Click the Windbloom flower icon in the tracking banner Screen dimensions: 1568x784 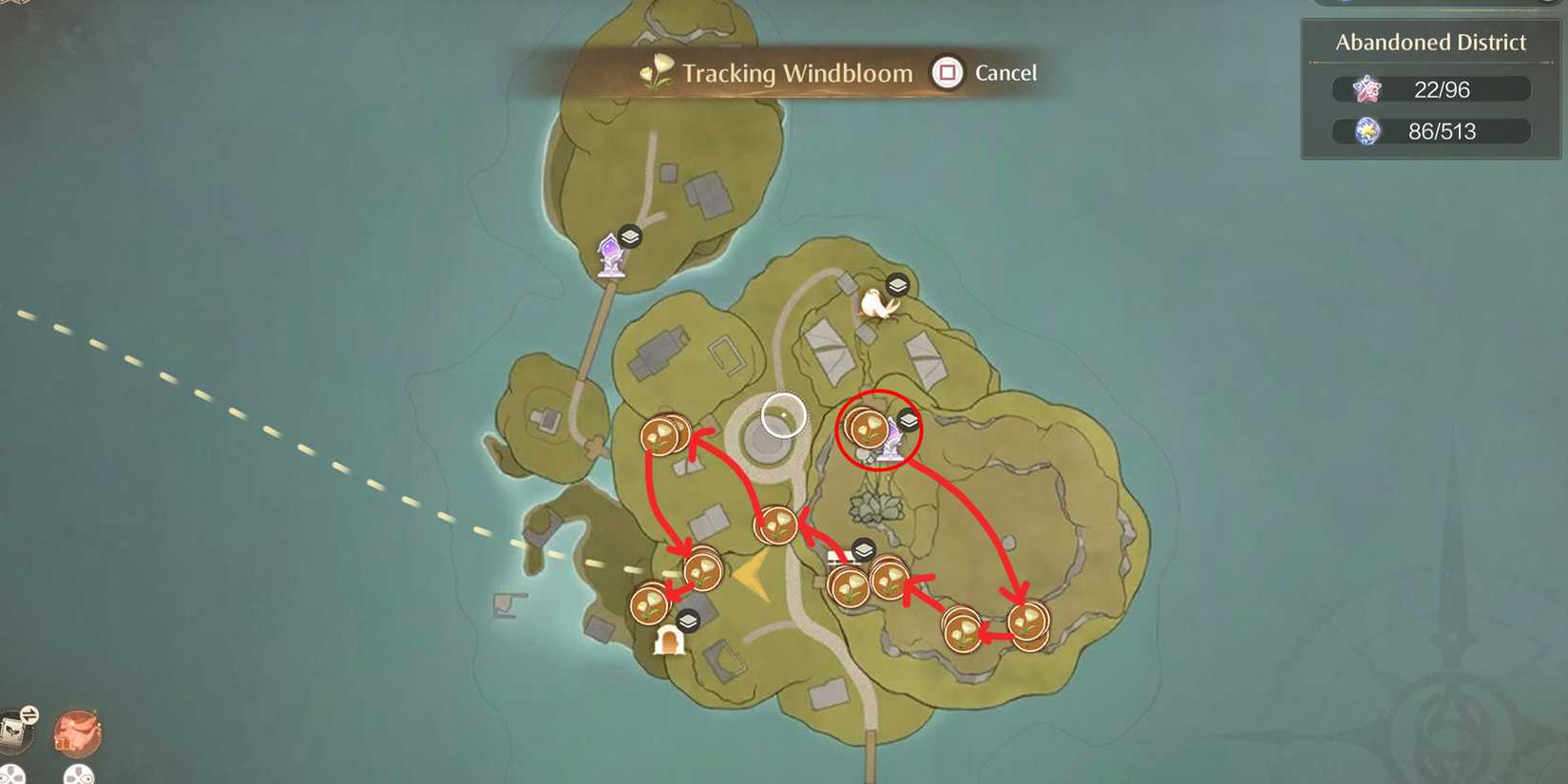(655, 72)
